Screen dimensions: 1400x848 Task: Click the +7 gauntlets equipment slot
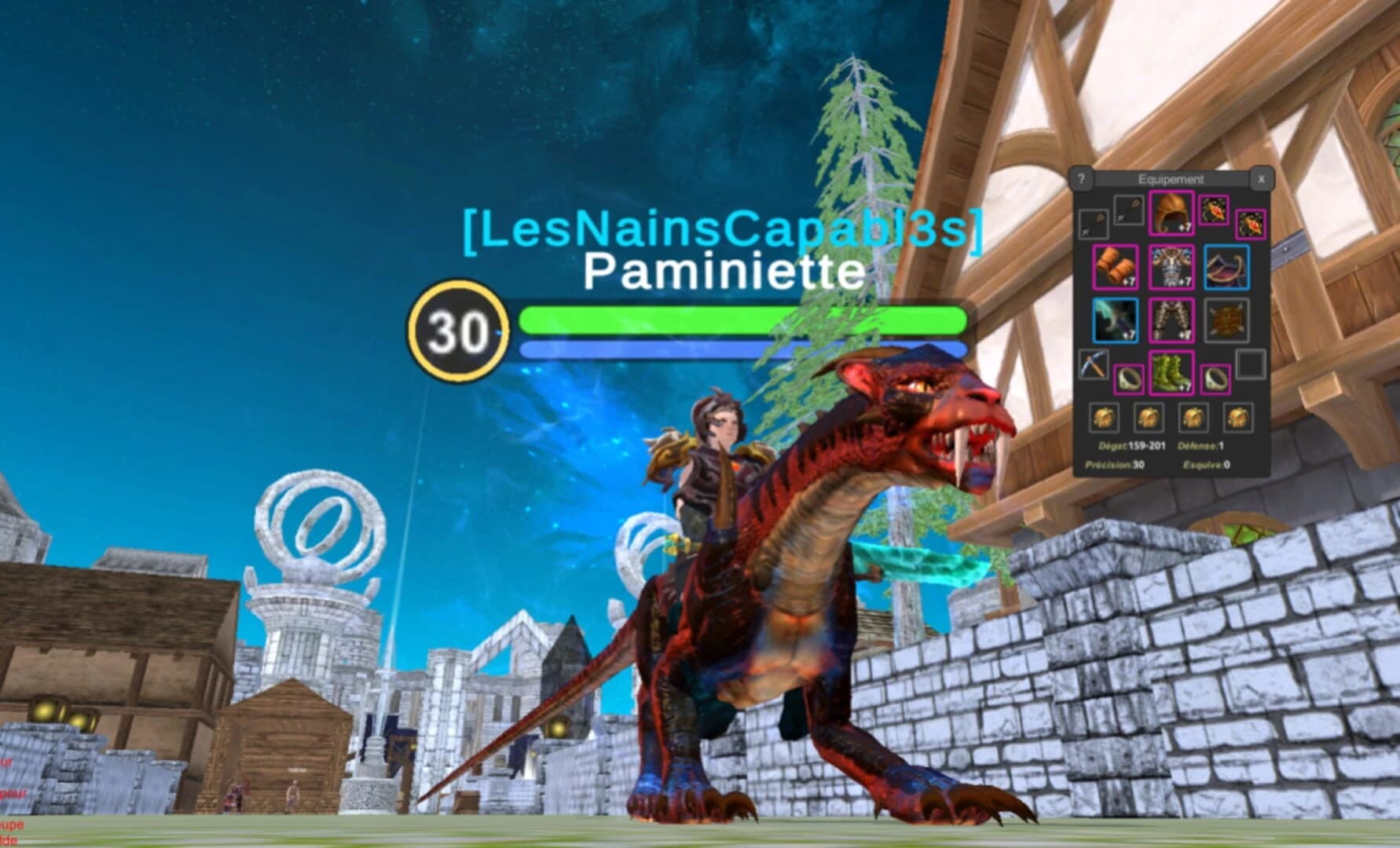click(1116, 266)
